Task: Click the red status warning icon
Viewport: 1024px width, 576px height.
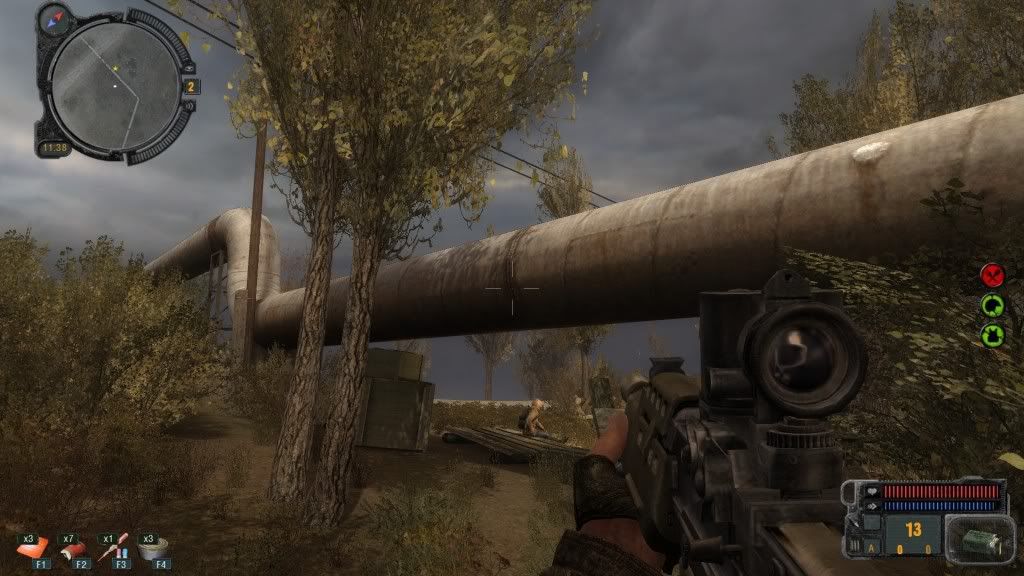Action: [992, 274]
